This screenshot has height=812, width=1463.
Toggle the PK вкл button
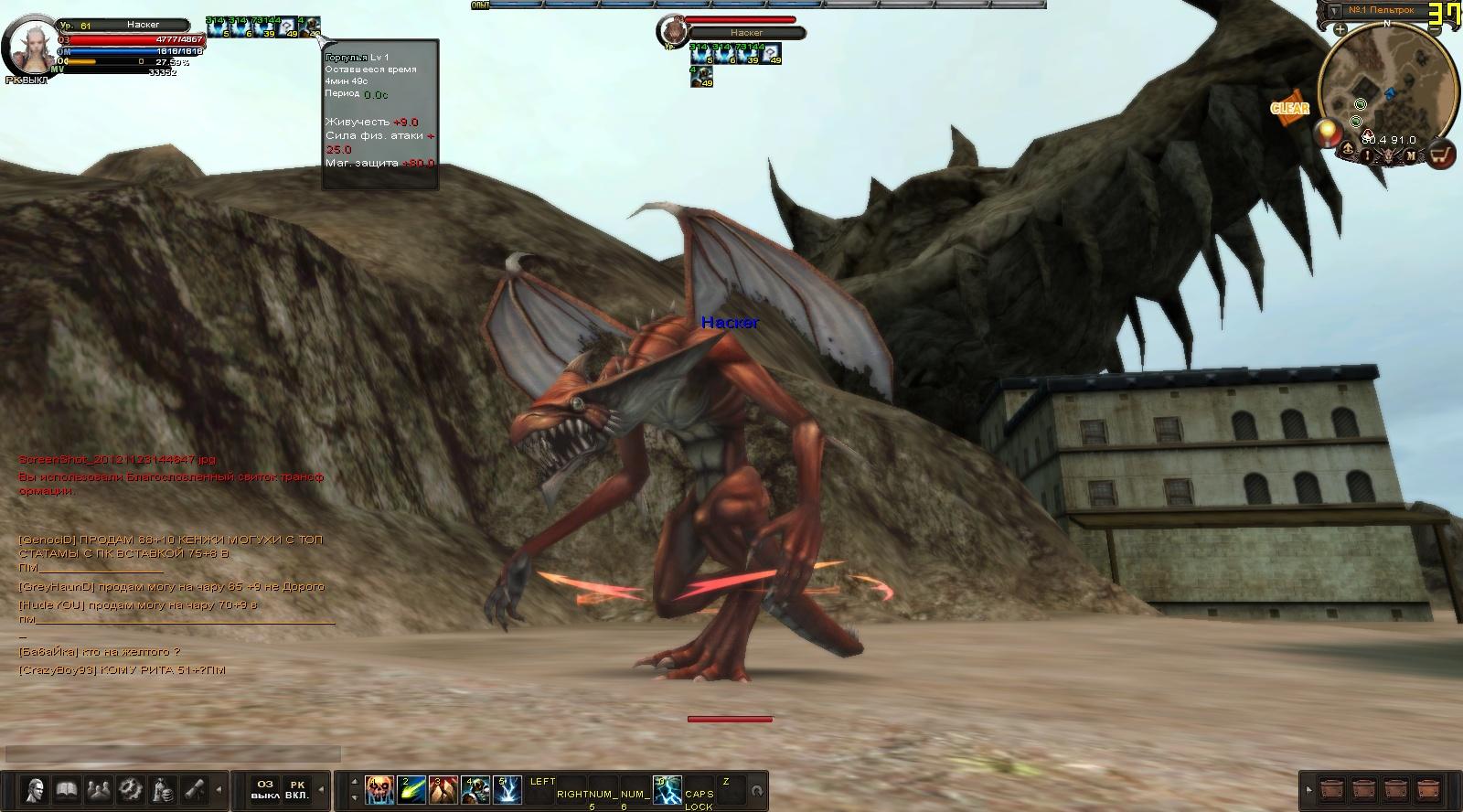tap(297, 789)
